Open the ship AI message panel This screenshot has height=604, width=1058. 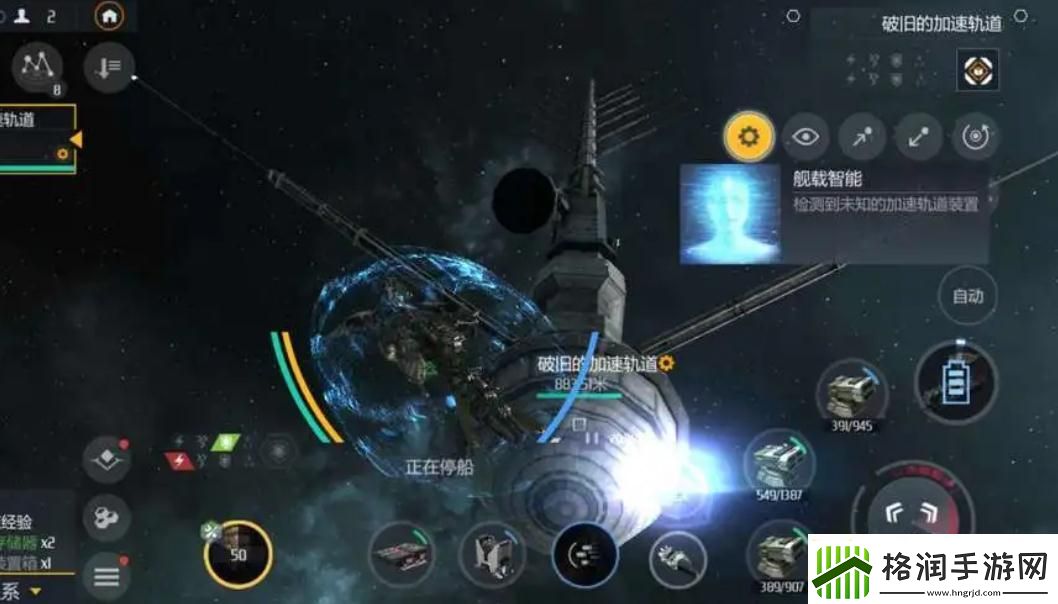tap(834, 214)
